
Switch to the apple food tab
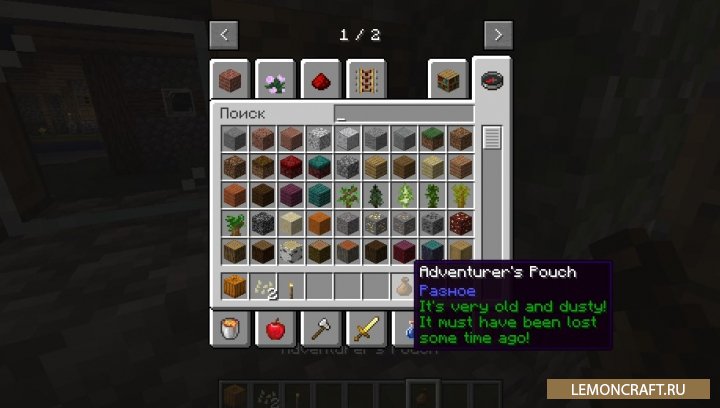[274, 327]
